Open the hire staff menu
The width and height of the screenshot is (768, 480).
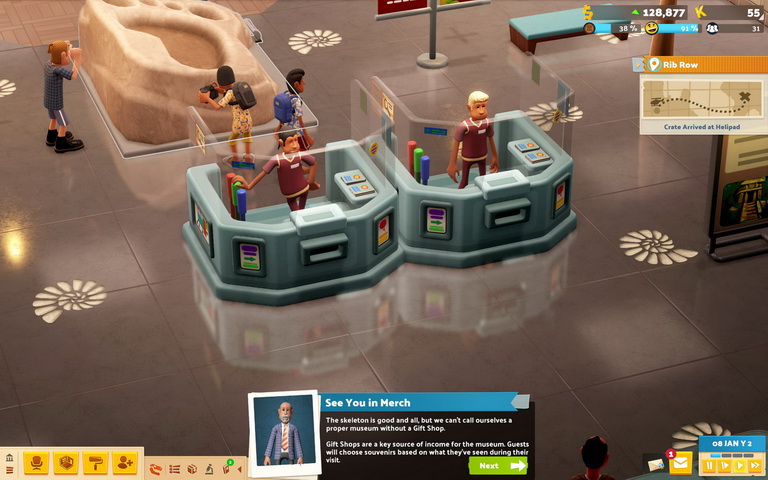[124, 463]
